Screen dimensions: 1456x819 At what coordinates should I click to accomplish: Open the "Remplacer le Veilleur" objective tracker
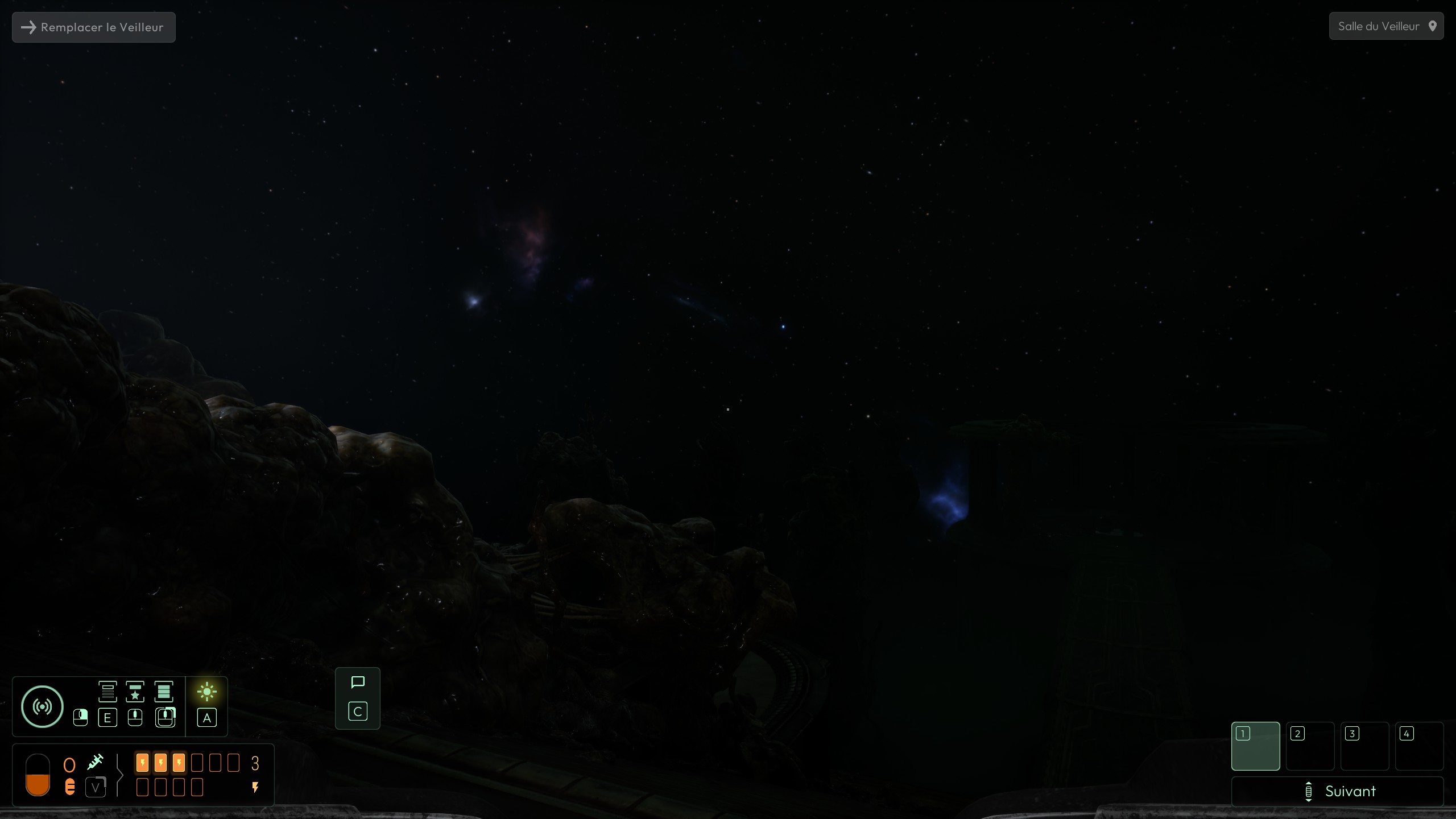(94, 27)
